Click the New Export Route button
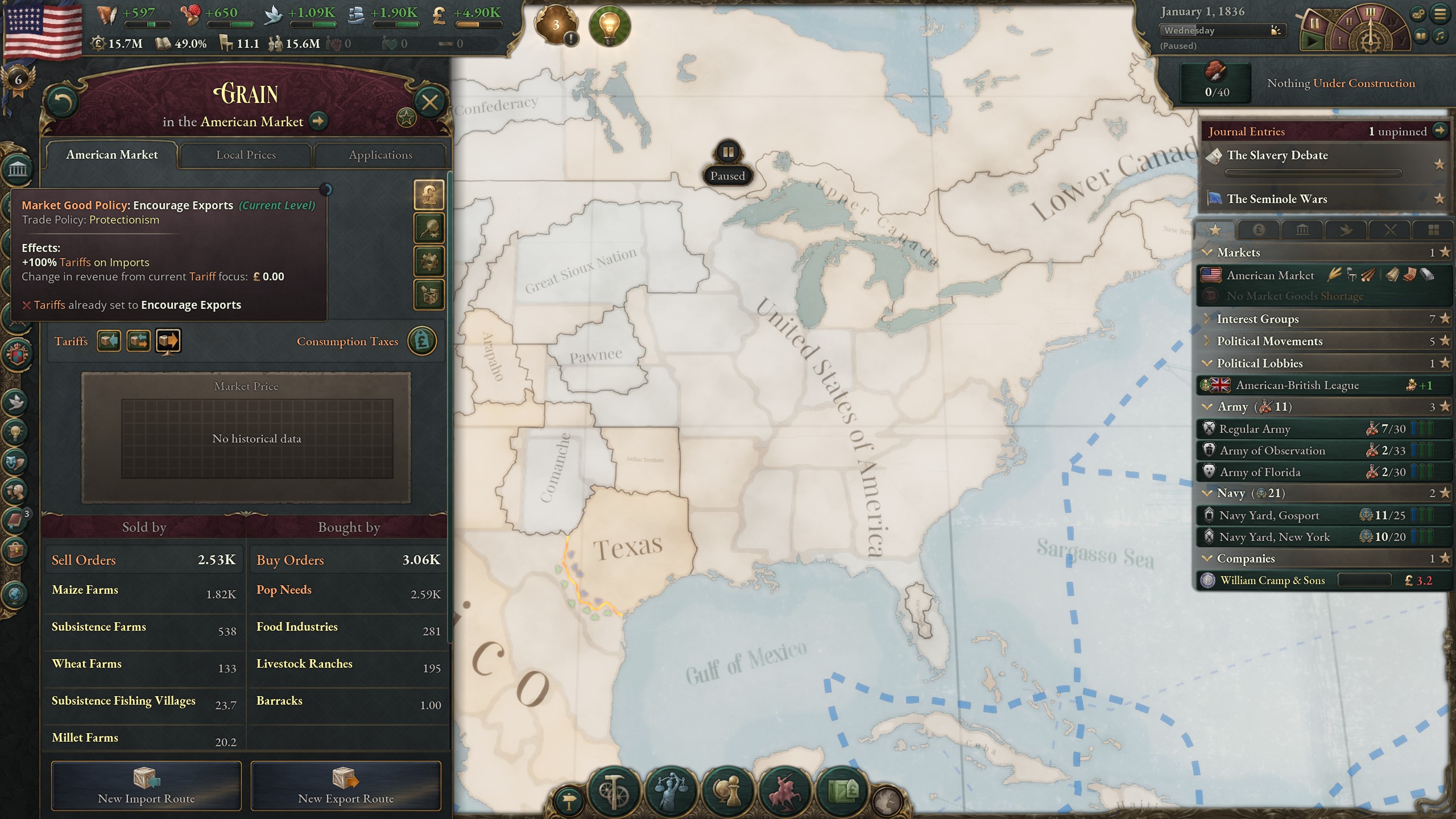The image size is (1456, 819). [346, 787]
